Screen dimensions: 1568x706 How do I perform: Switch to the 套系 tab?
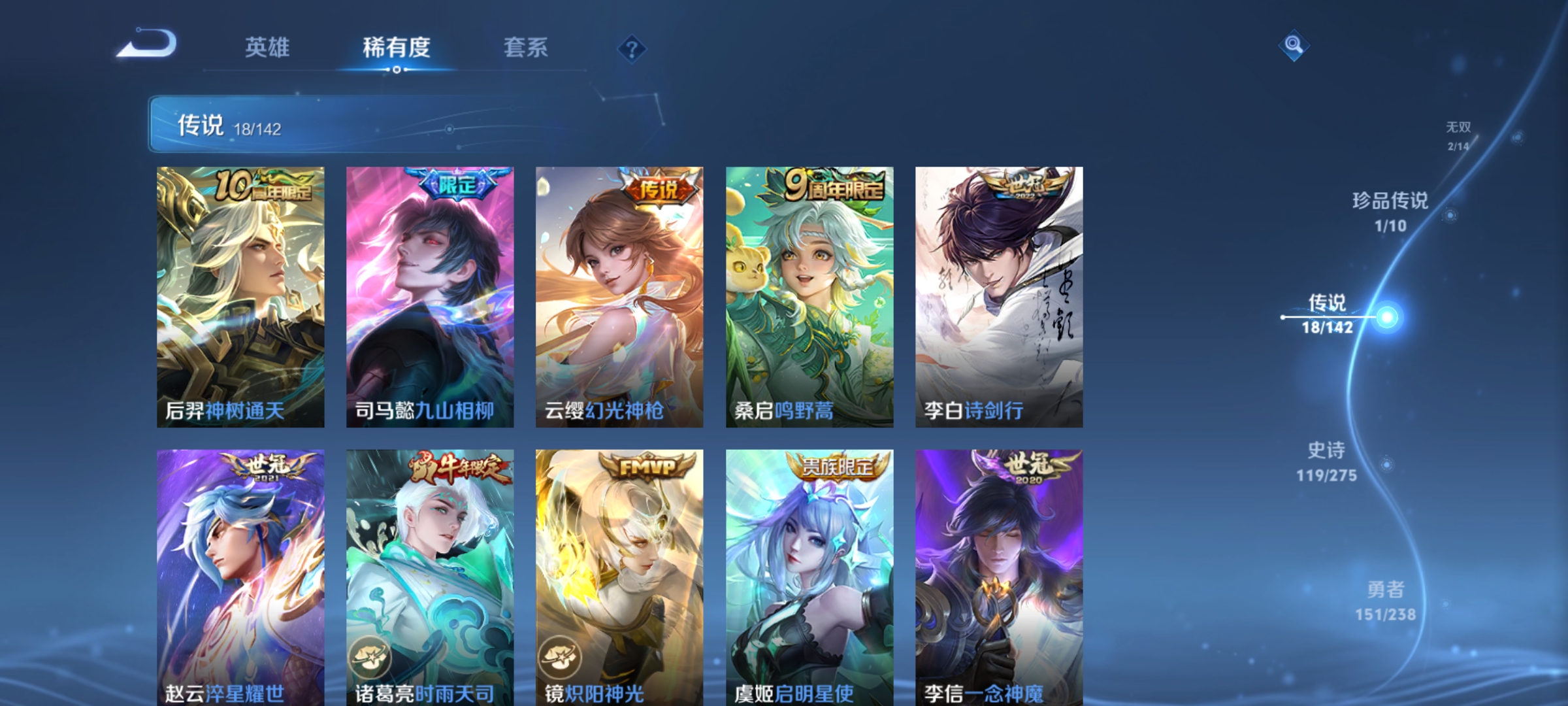coord(525,48)
